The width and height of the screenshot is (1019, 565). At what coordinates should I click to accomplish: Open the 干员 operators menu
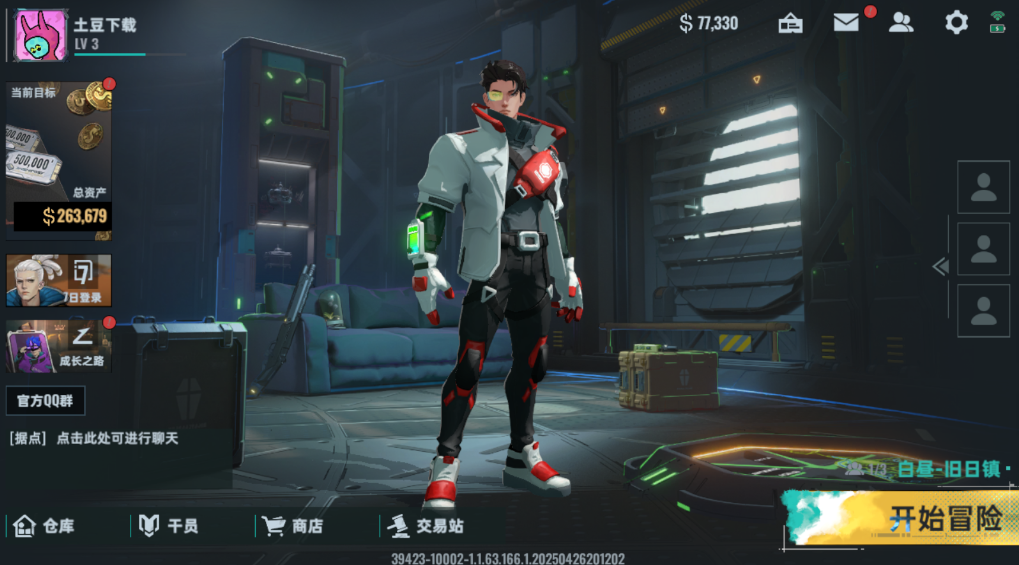pos(168,526)
